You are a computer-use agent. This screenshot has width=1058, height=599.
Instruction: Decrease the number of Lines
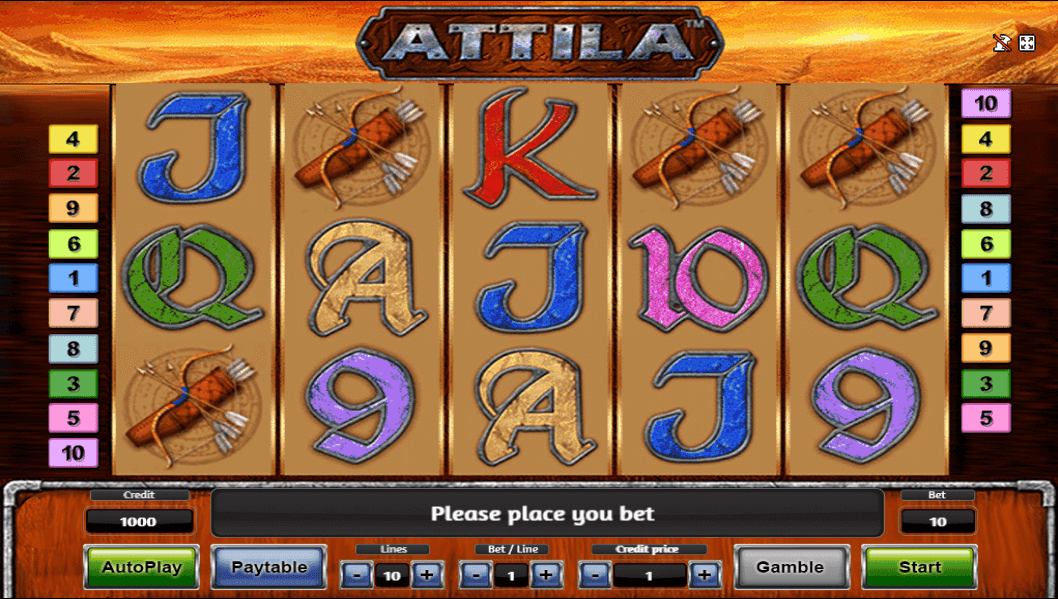[x=357, y=575]
